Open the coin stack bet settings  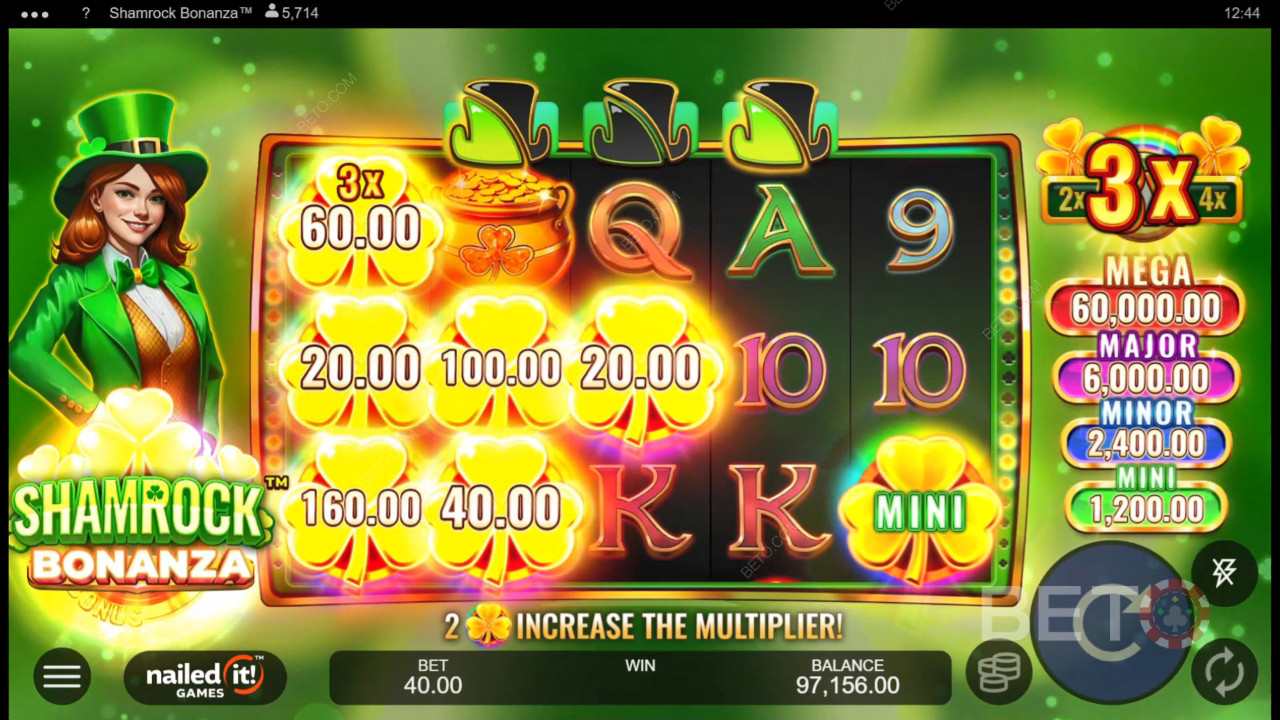pos(998,673)
